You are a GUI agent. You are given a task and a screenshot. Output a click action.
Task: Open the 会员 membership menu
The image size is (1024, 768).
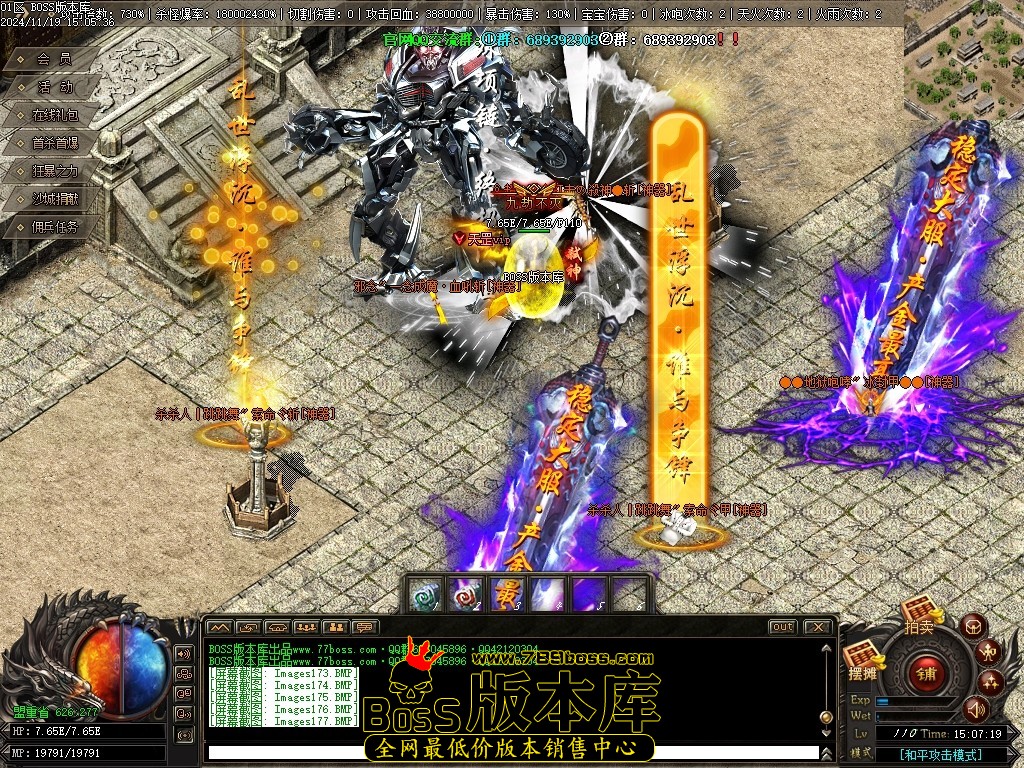click(x=54, y=59)
